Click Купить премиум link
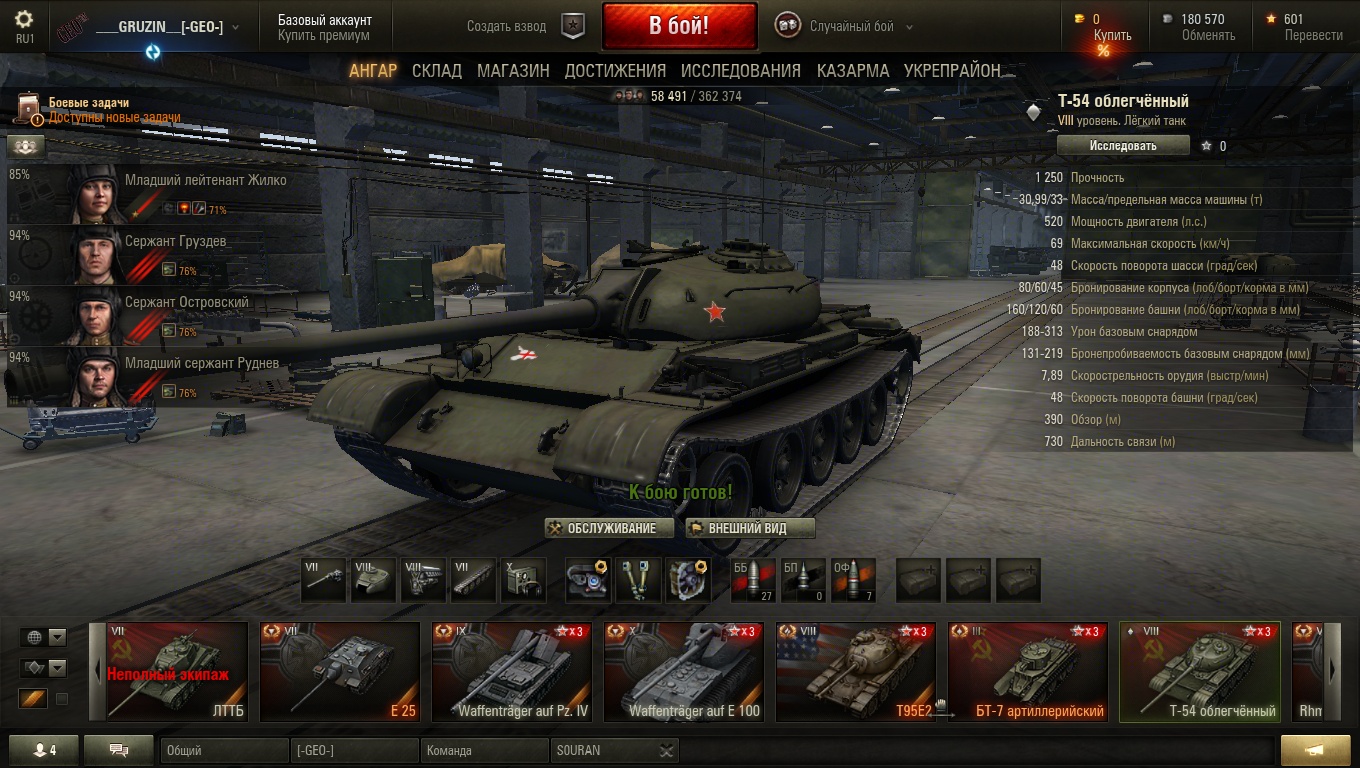This screenshot has width=1360, height=768. (324, 36)
